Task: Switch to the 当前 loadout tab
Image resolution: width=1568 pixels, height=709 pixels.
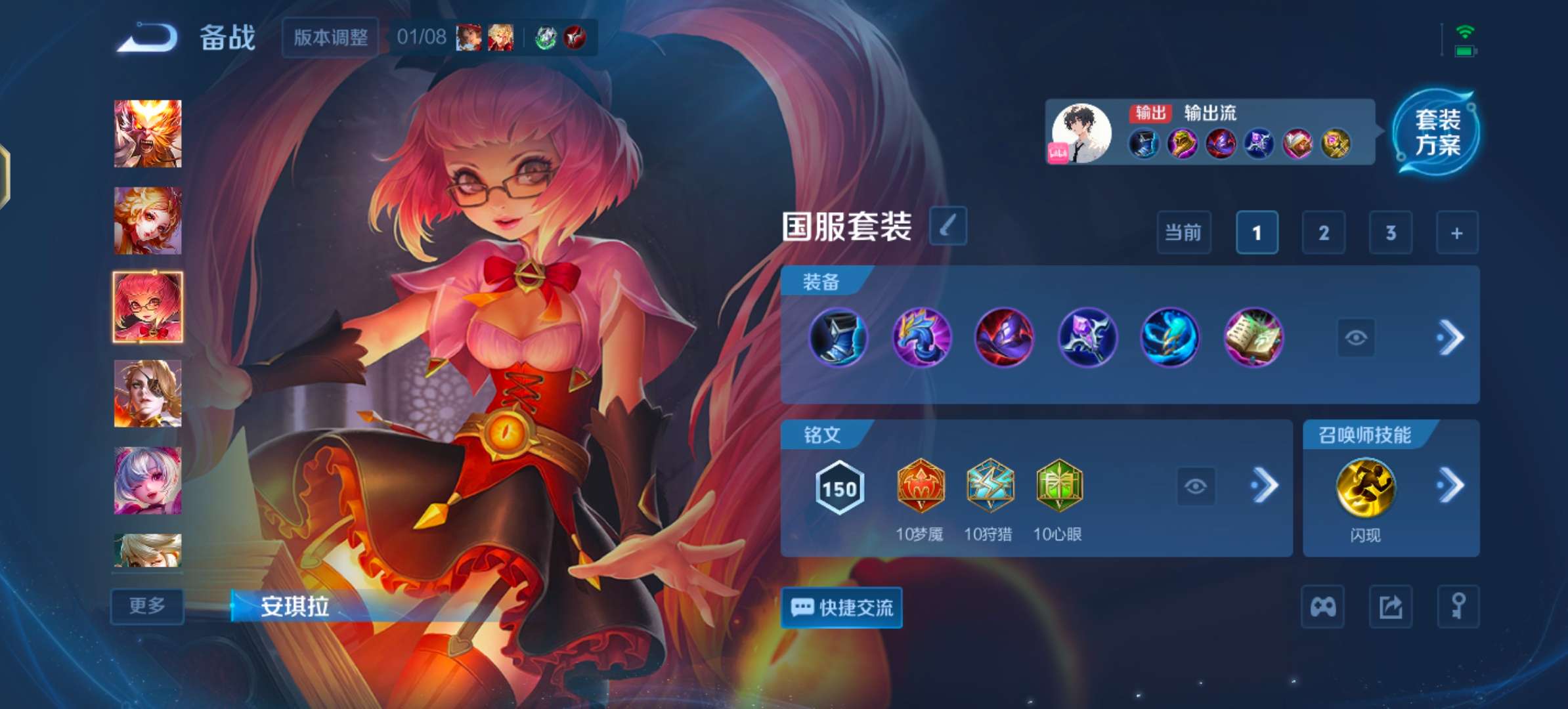Action: point(1184,232)
